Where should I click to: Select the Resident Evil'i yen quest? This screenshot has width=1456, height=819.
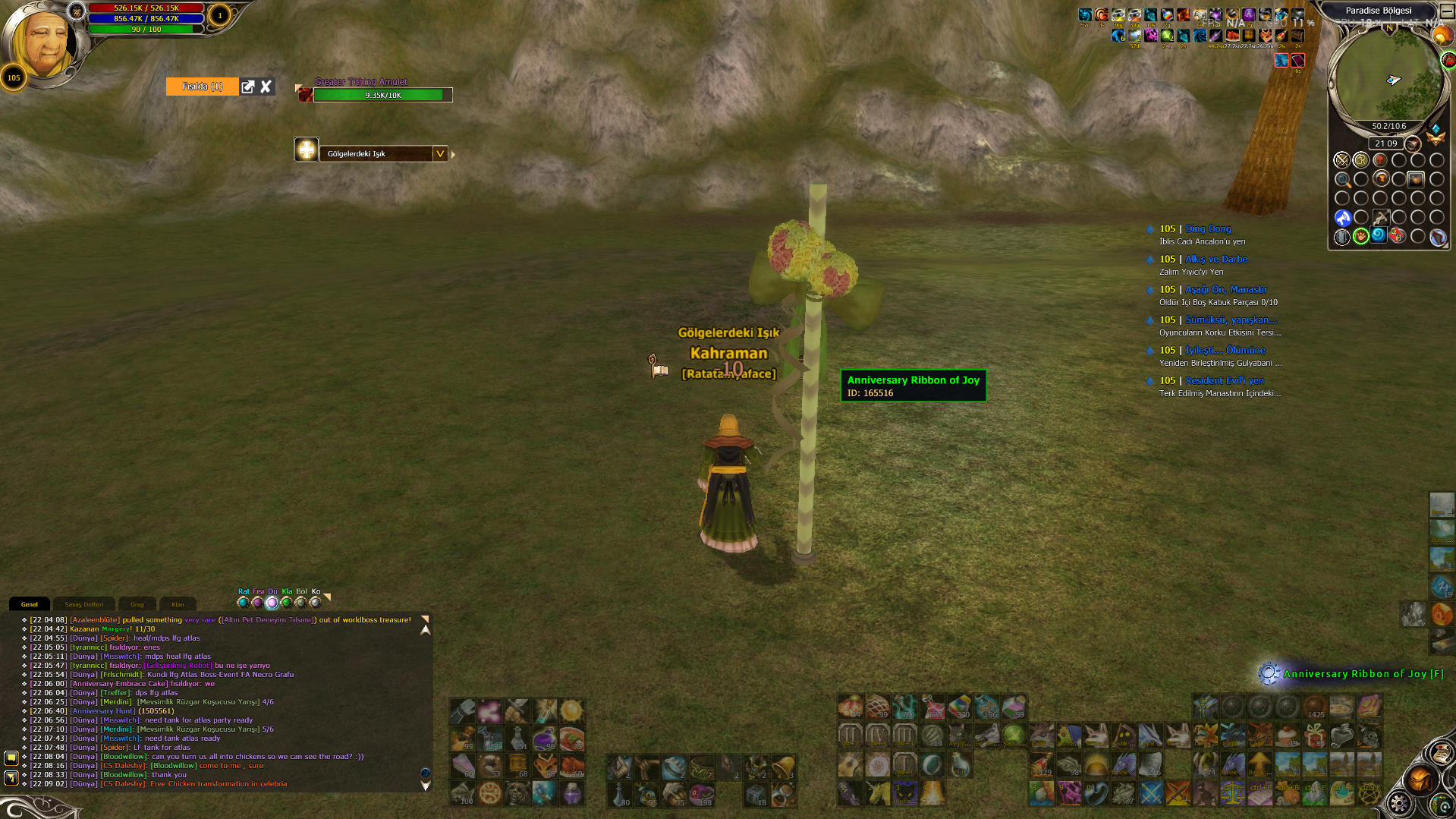click(x=1225, y=380)
